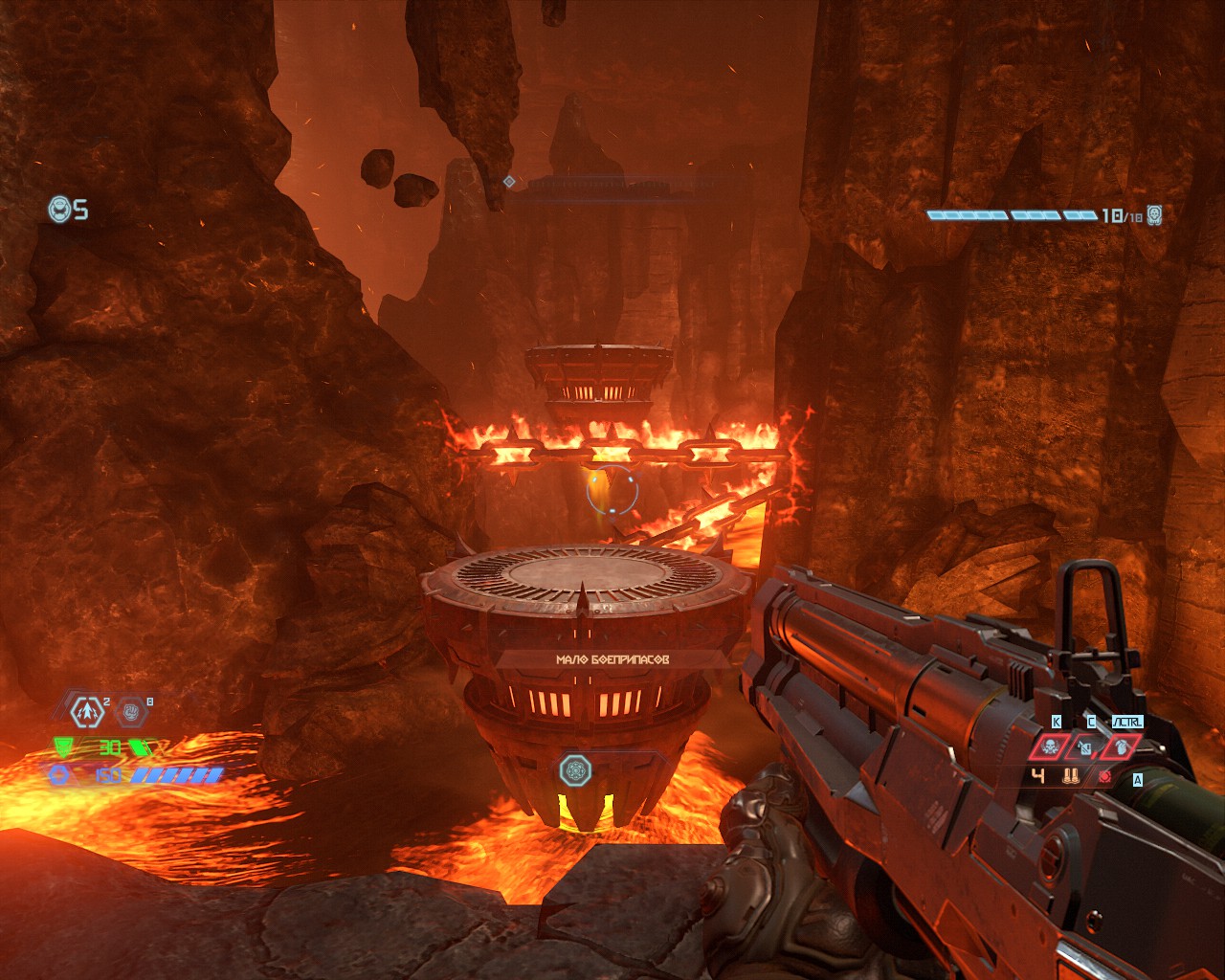The image size is (1225, 980).
Task: Select the crossed-out chainsaw fuel icon
Action: pyautogui.click(x=1085, y=746)
